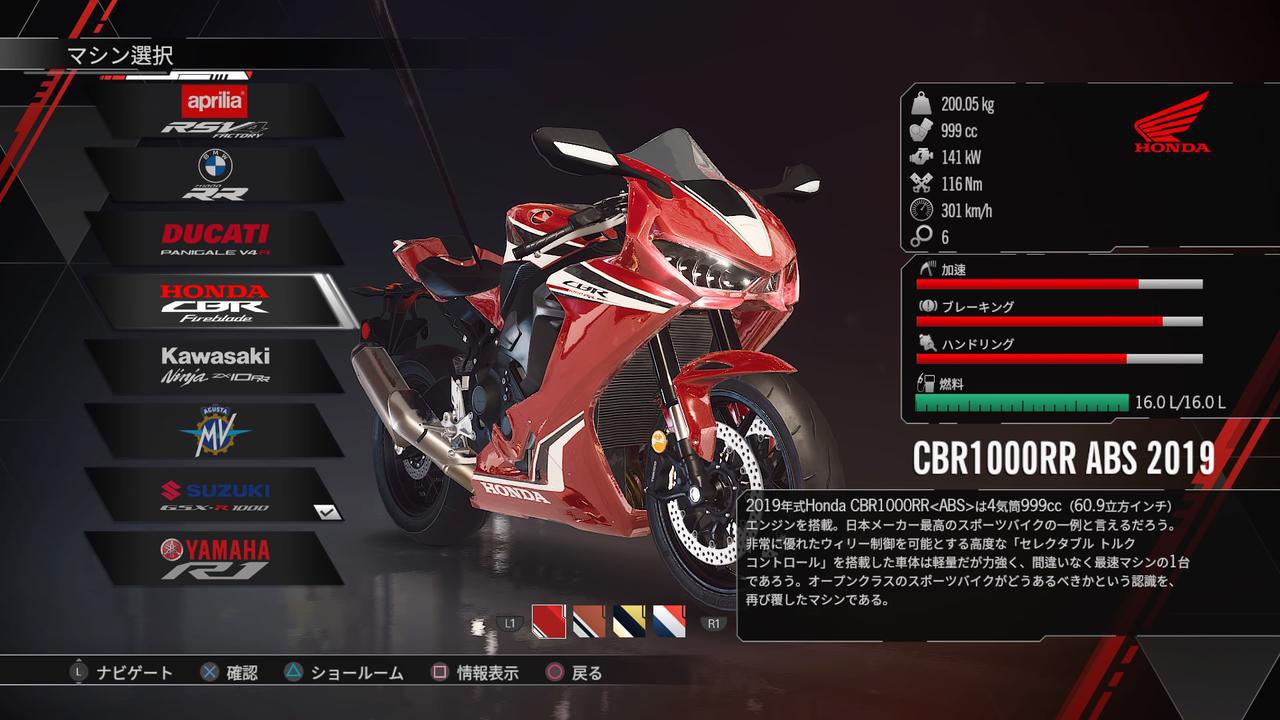Pick the Ducati Panigale V4 R
The width and height of the screenshot is (1280, 720).
point(214,239)
